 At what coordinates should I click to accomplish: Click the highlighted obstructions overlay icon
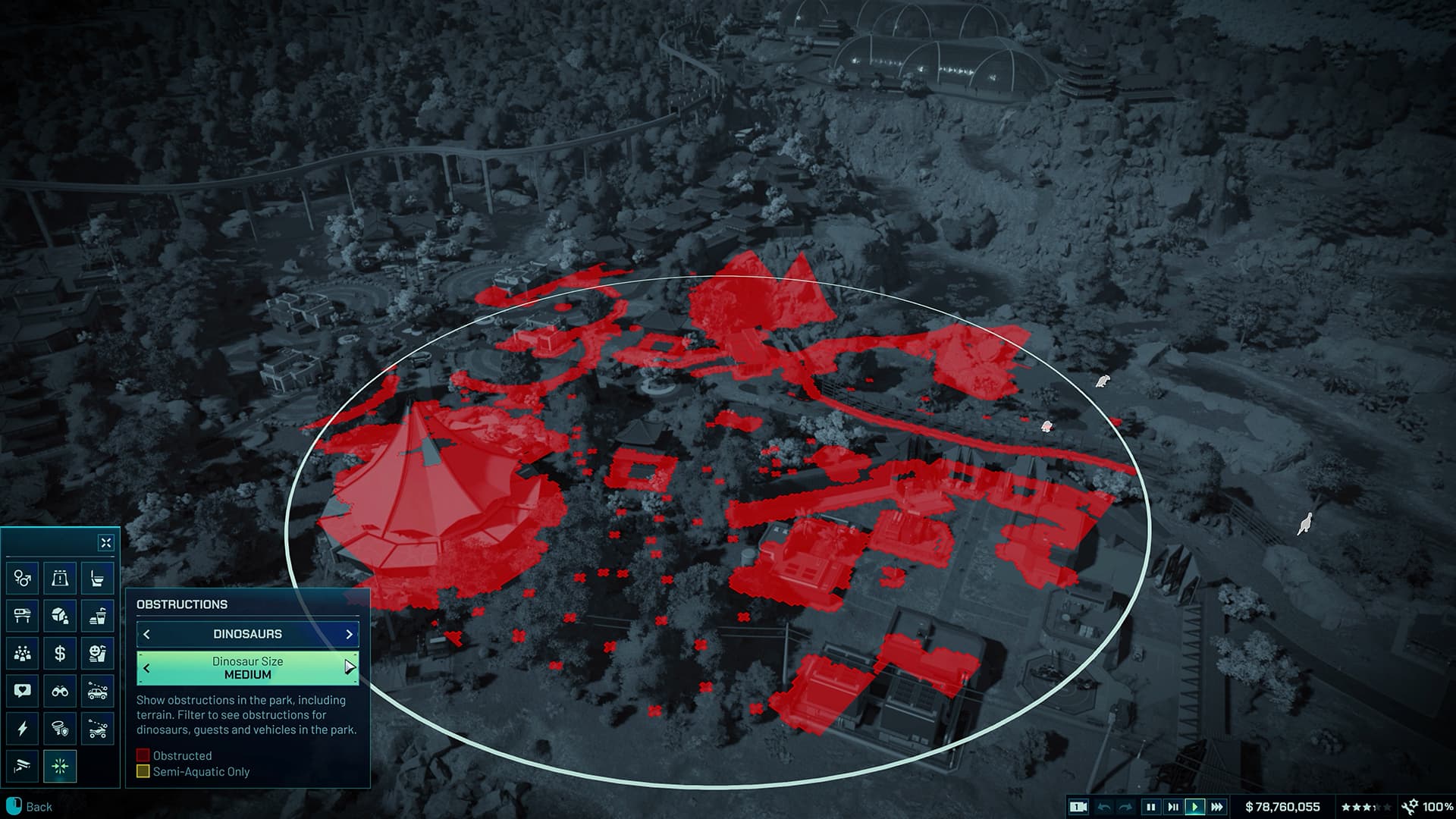coord(61,766)
